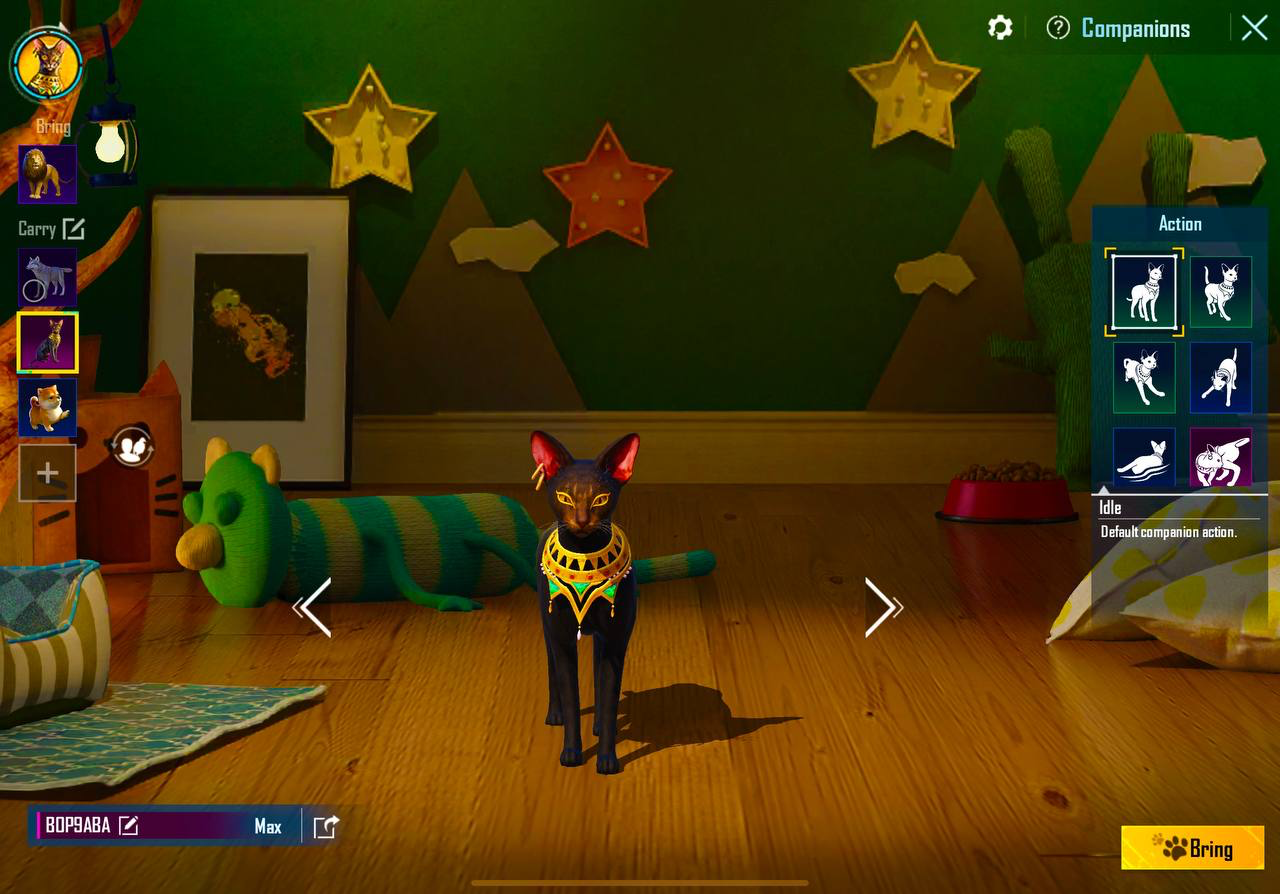Show the next companion
The height and width of the screenshot is (894, 1280).
[x=880, y=607]
